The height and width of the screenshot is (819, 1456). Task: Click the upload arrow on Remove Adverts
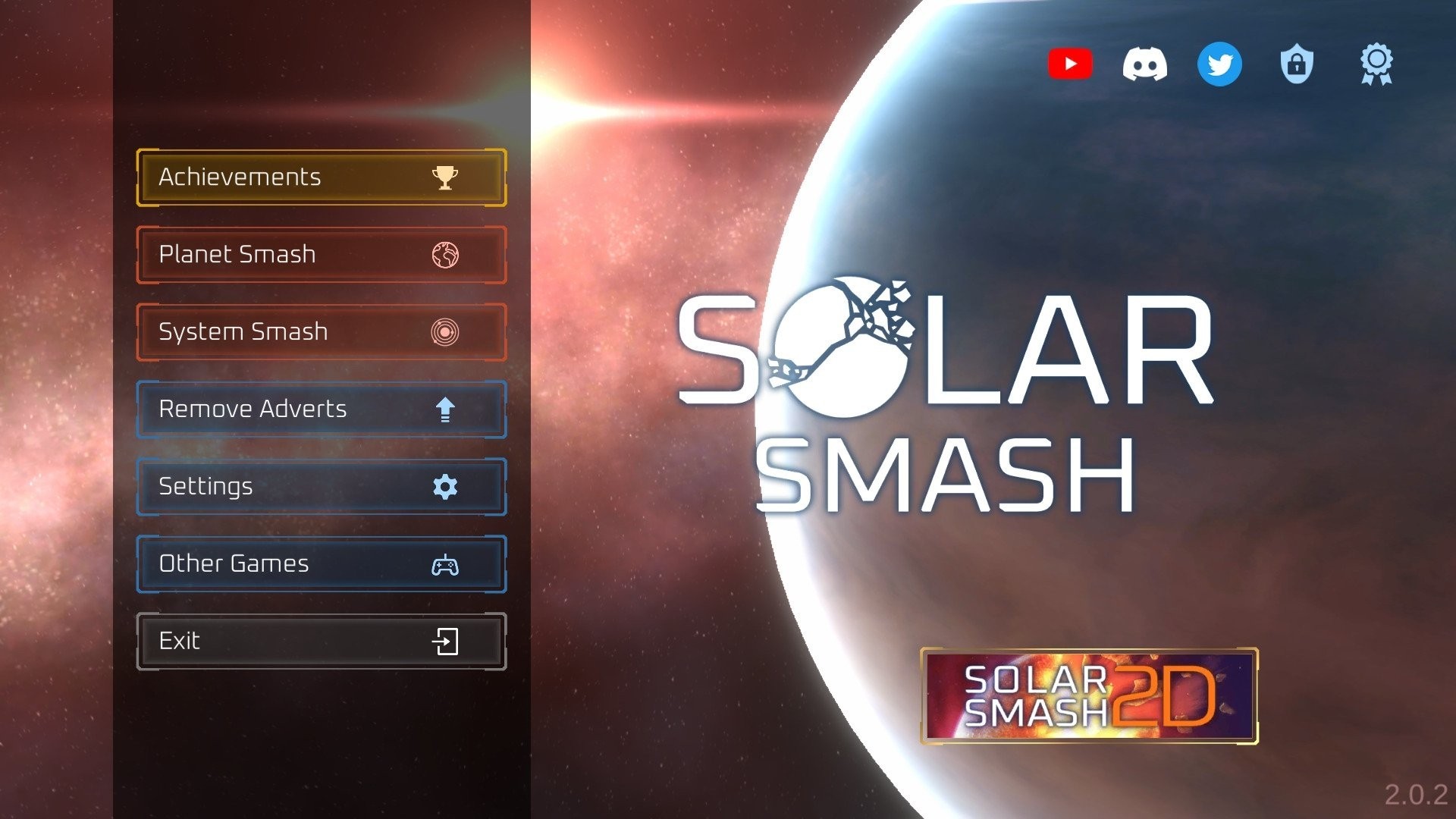pos(446,409)
